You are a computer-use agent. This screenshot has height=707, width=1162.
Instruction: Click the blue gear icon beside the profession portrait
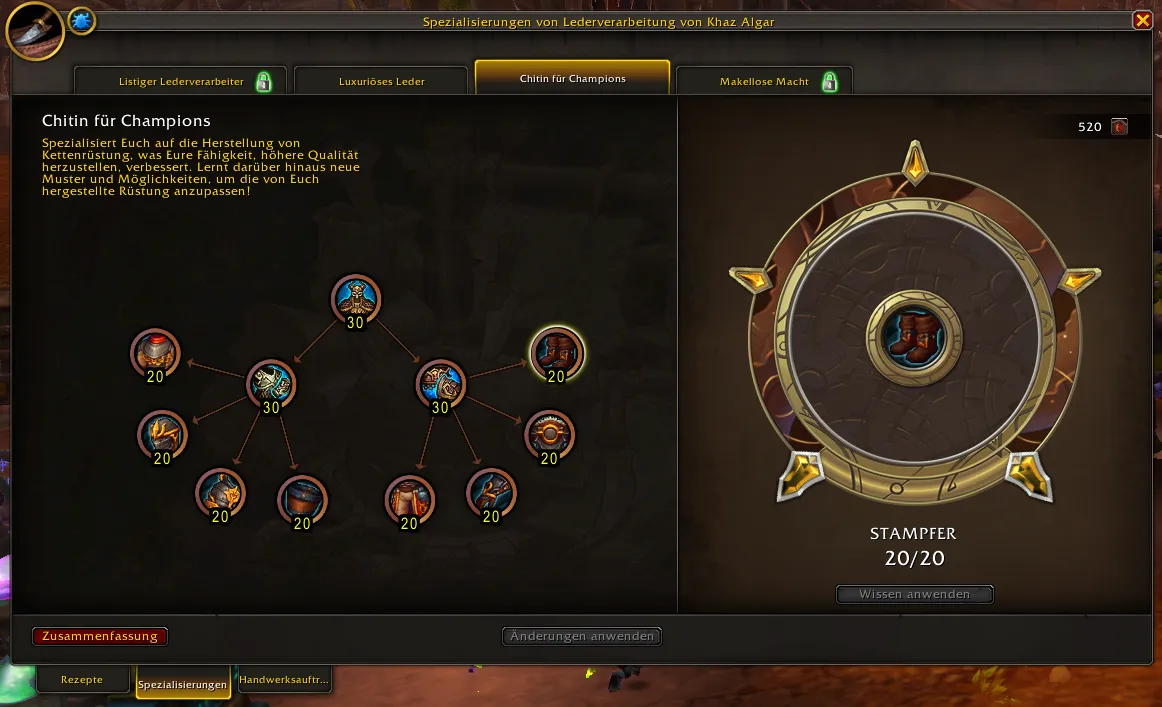point(81,21)
